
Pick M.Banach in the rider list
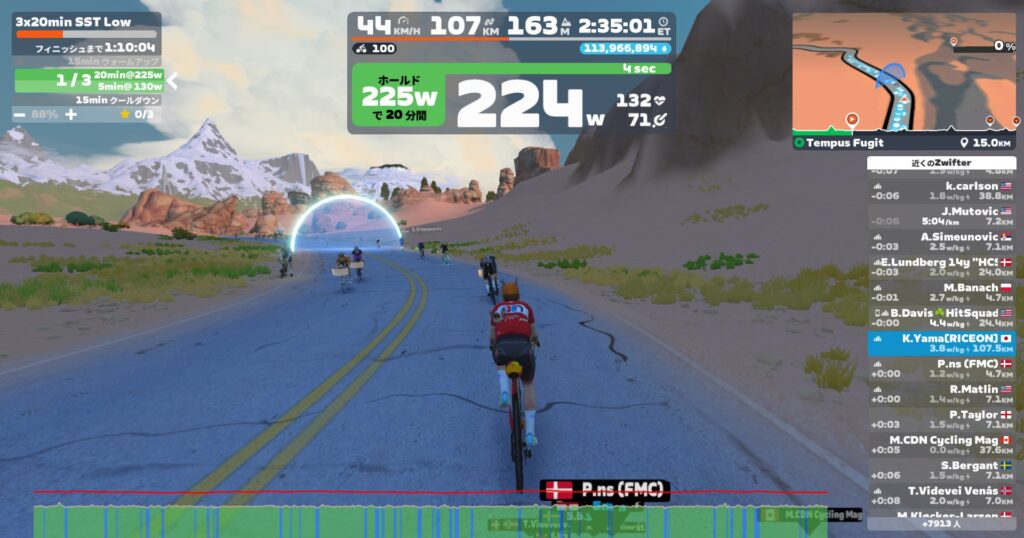[941, 293]
